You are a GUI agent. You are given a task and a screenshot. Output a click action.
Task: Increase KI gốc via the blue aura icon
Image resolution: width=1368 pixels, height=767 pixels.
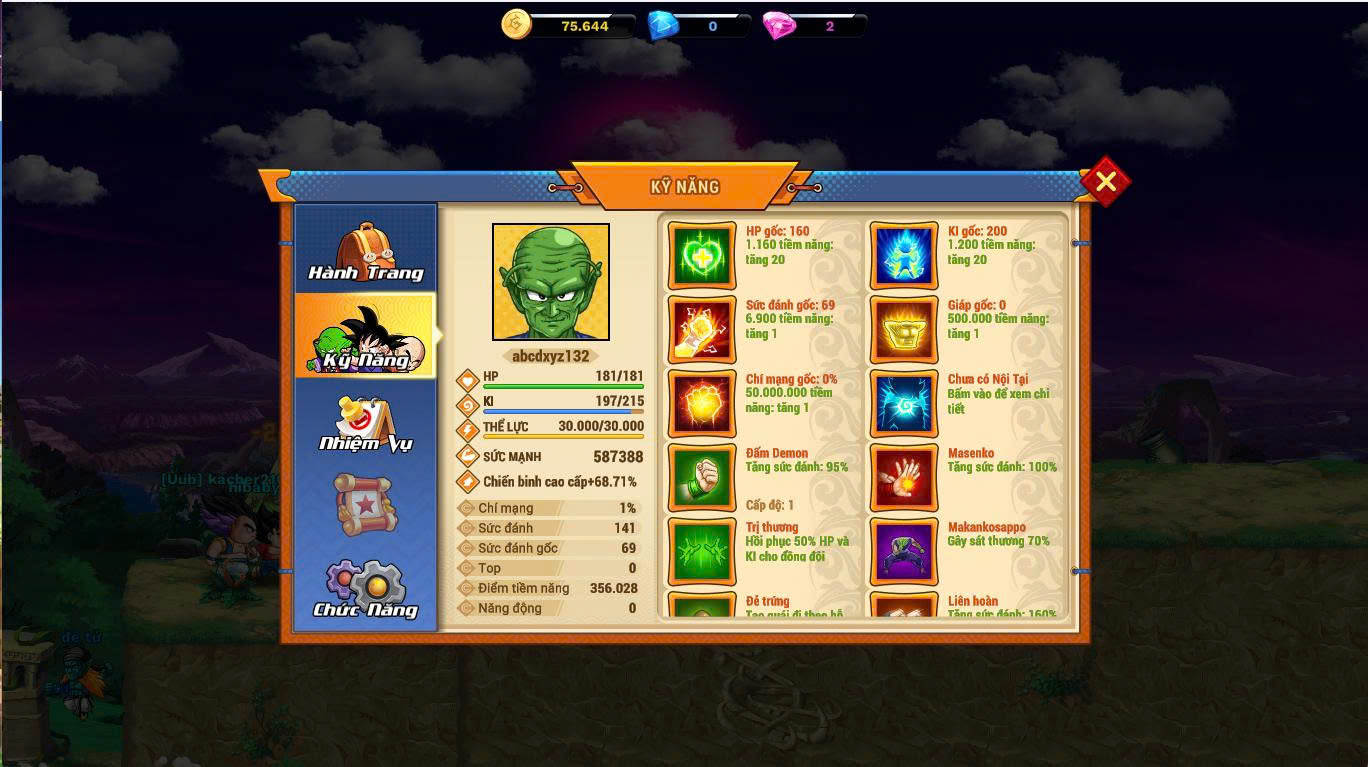904,256
